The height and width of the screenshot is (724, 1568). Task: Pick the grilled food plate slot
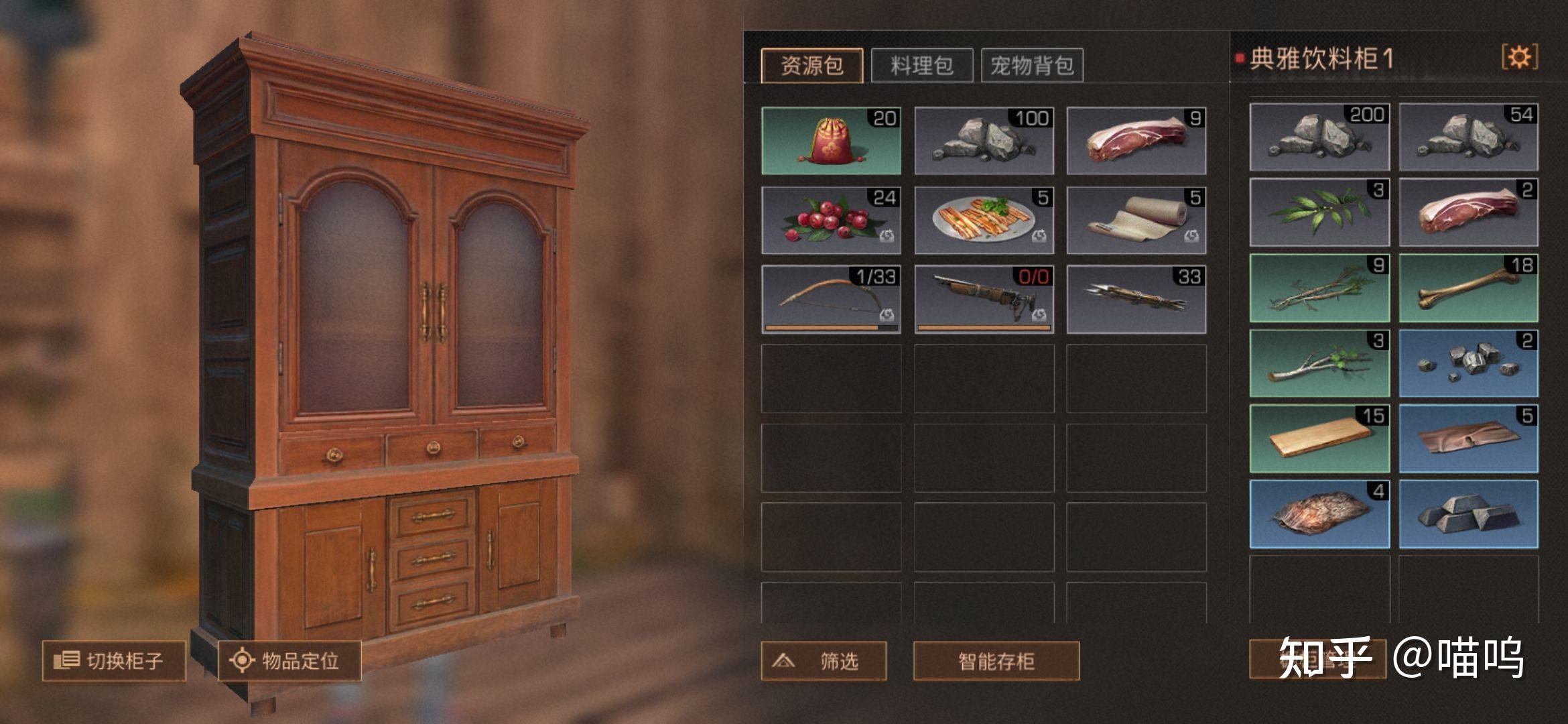[984, 220]
